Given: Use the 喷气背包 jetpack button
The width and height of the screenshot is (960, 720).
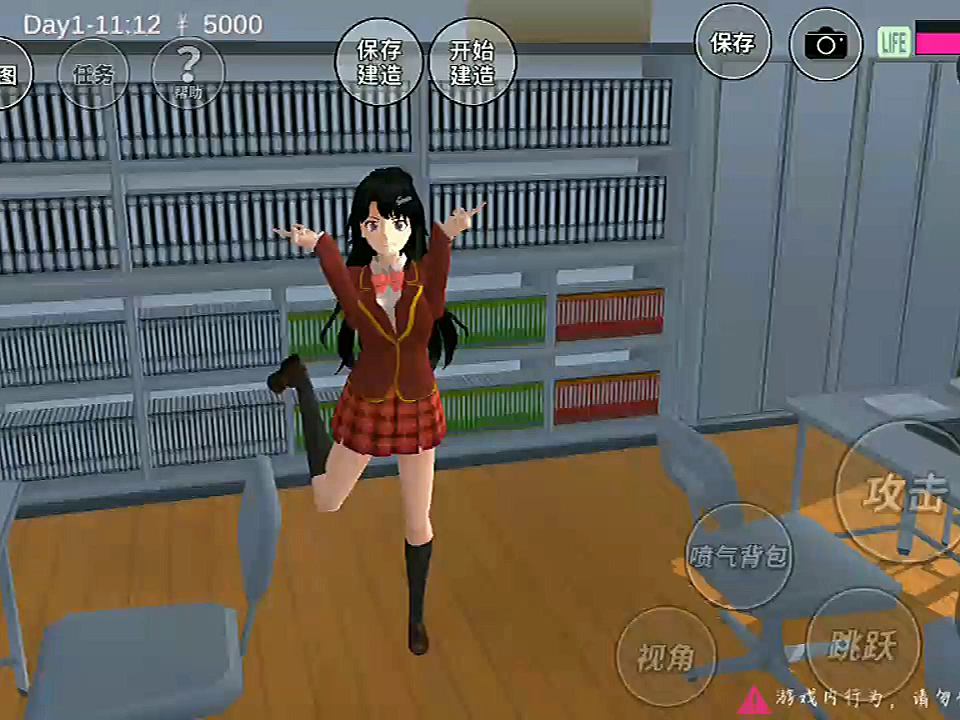Looking at the screenshot, I should pos(739,556).
